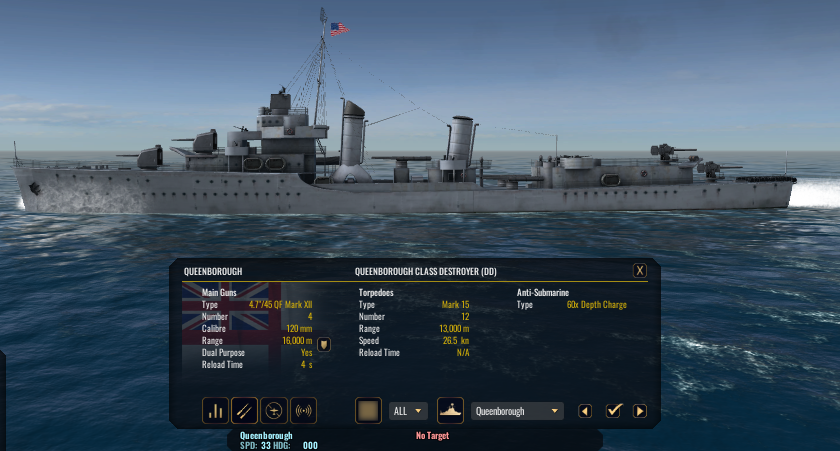The image size is (840, 451).
Task: Open the Queenborough ship dropdown
Action: point(517,411)
